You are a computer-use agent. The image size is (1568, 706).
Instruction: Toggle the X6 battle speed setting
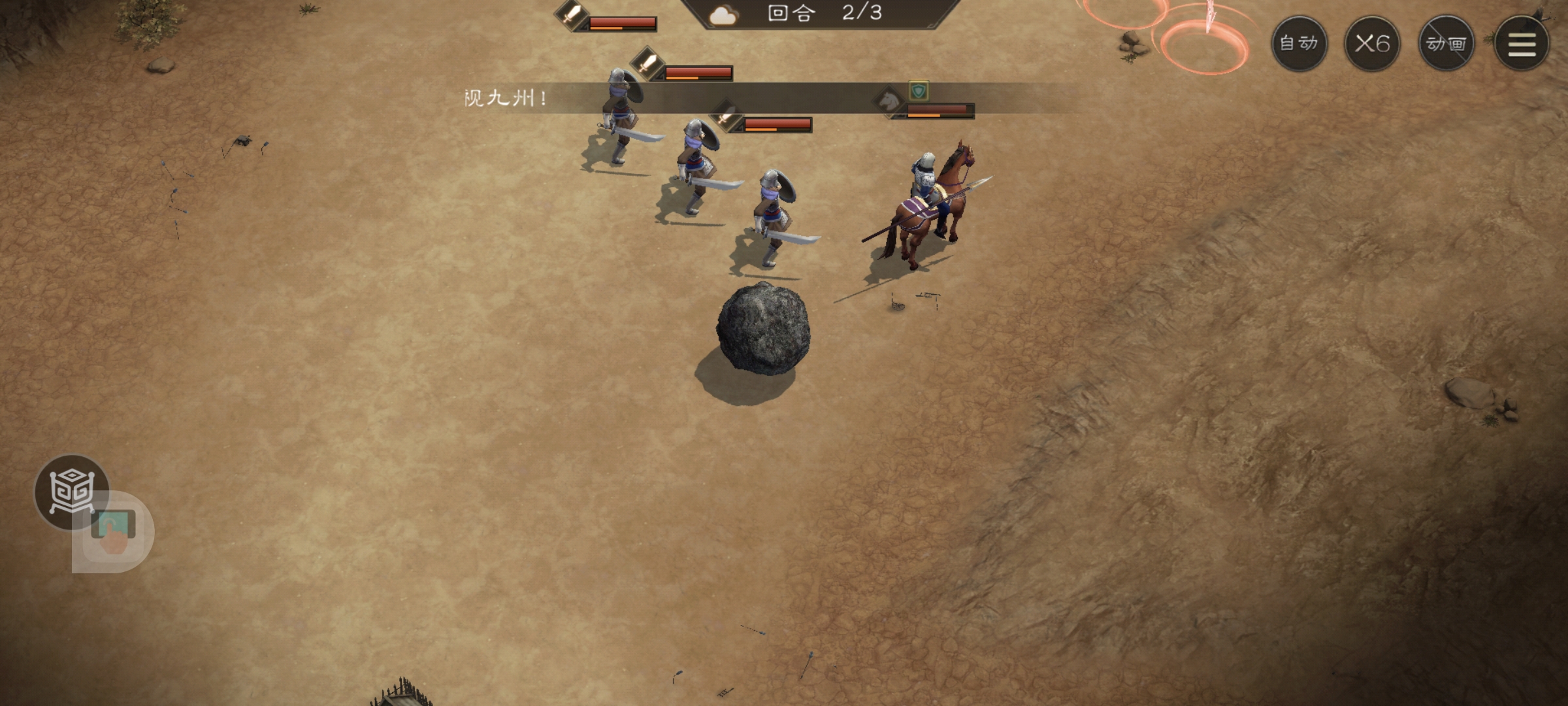1372,44
